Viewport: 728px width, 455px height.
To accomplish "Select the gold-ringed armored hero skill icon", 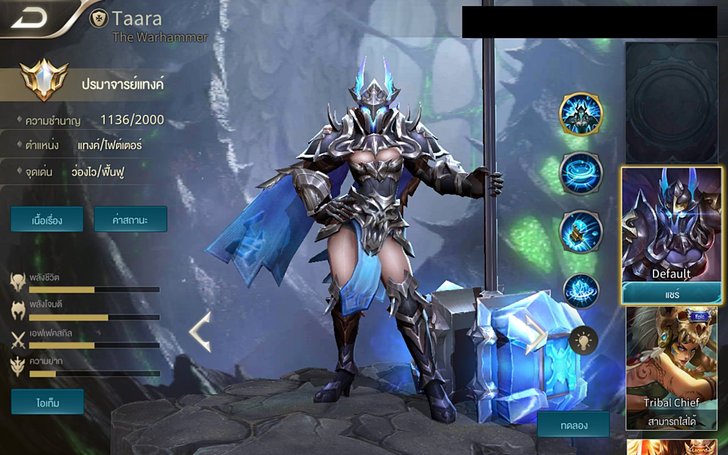I will (x=579, y=114).
